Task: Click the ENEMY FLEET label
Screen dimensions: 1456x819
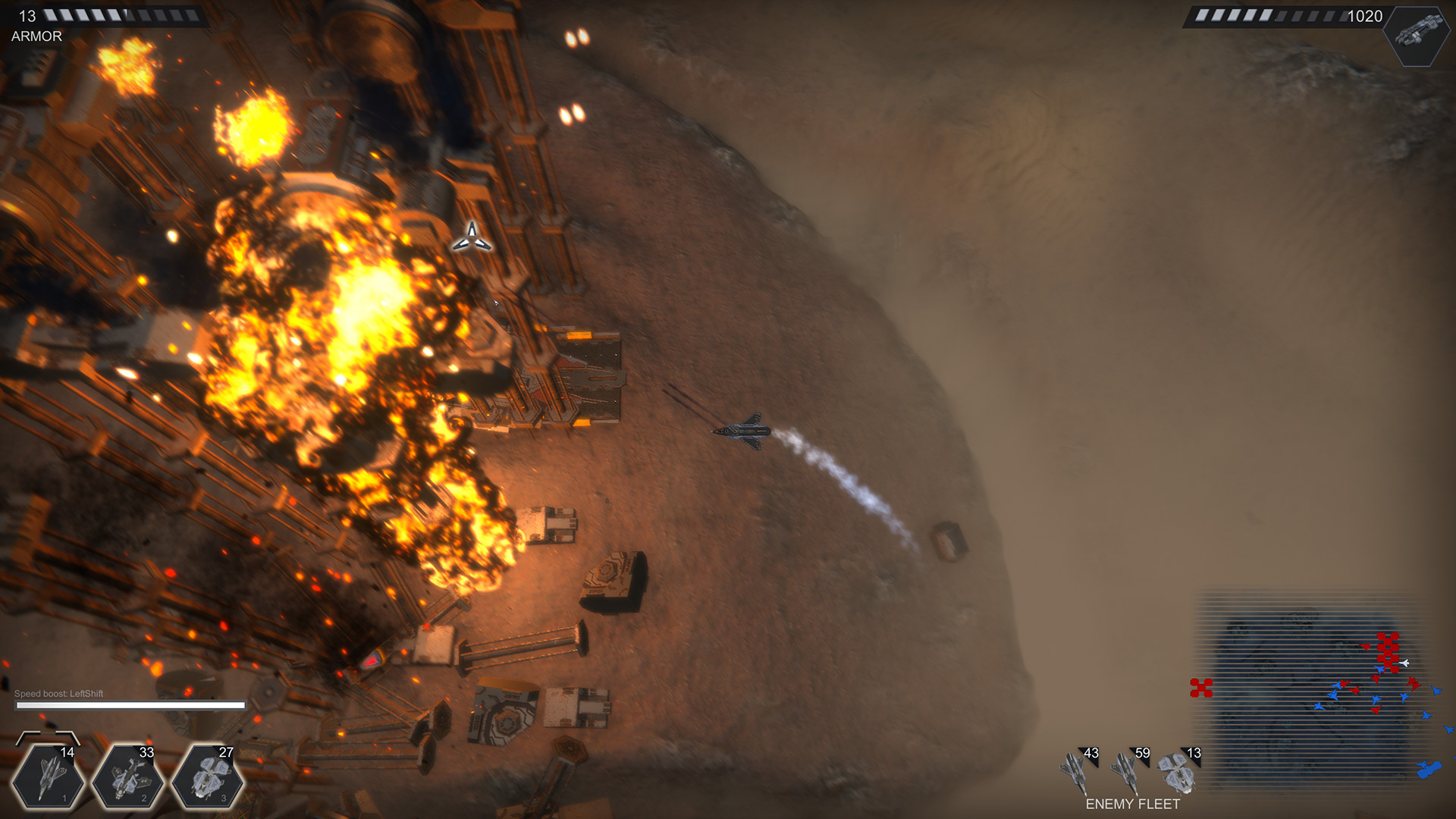Action: coord(1133,804)
